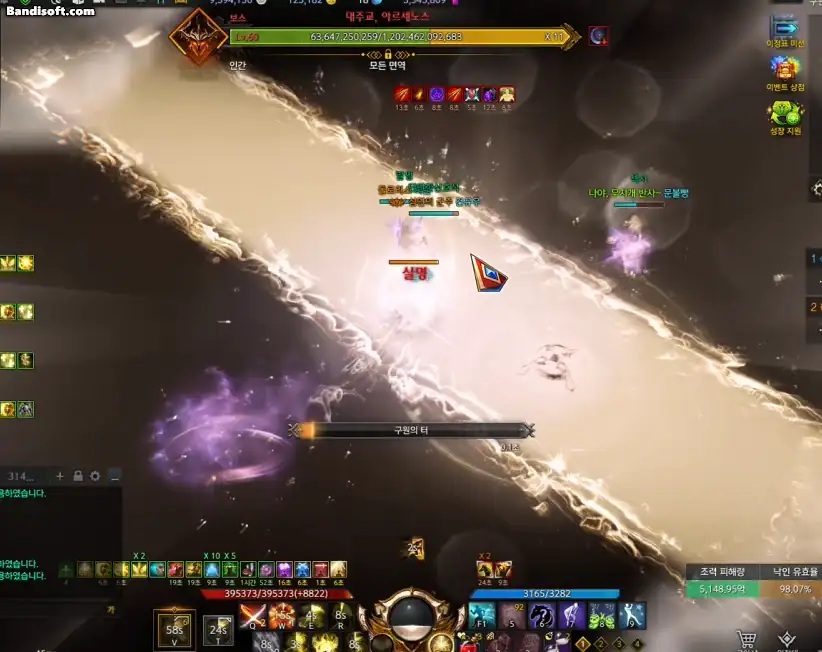
Task: Open the 이벤트 상점 event shop
Action: click(x=785, y=70)
